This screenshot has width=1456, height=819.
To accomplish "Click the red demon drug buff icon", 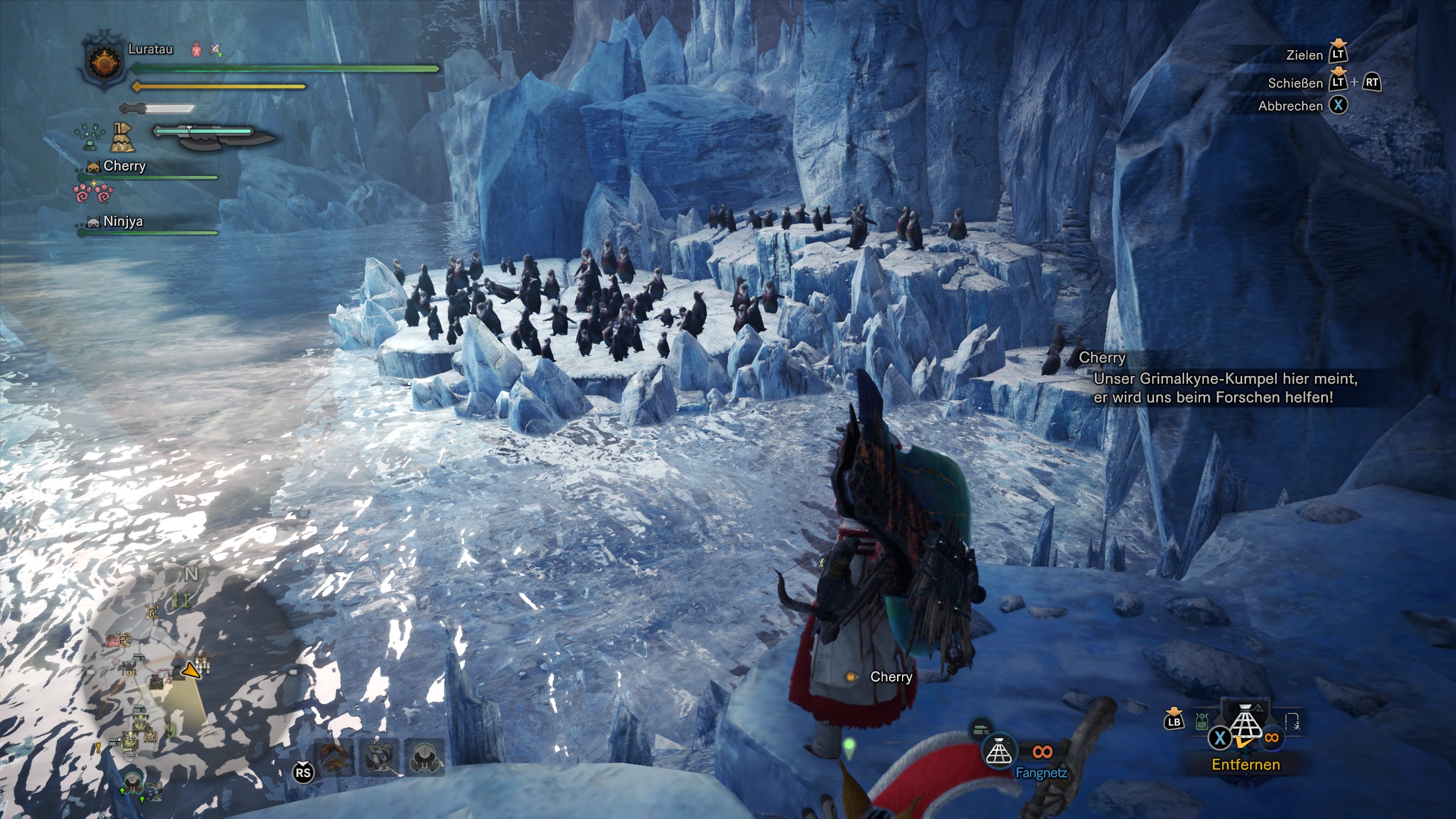I will [197, 50].
